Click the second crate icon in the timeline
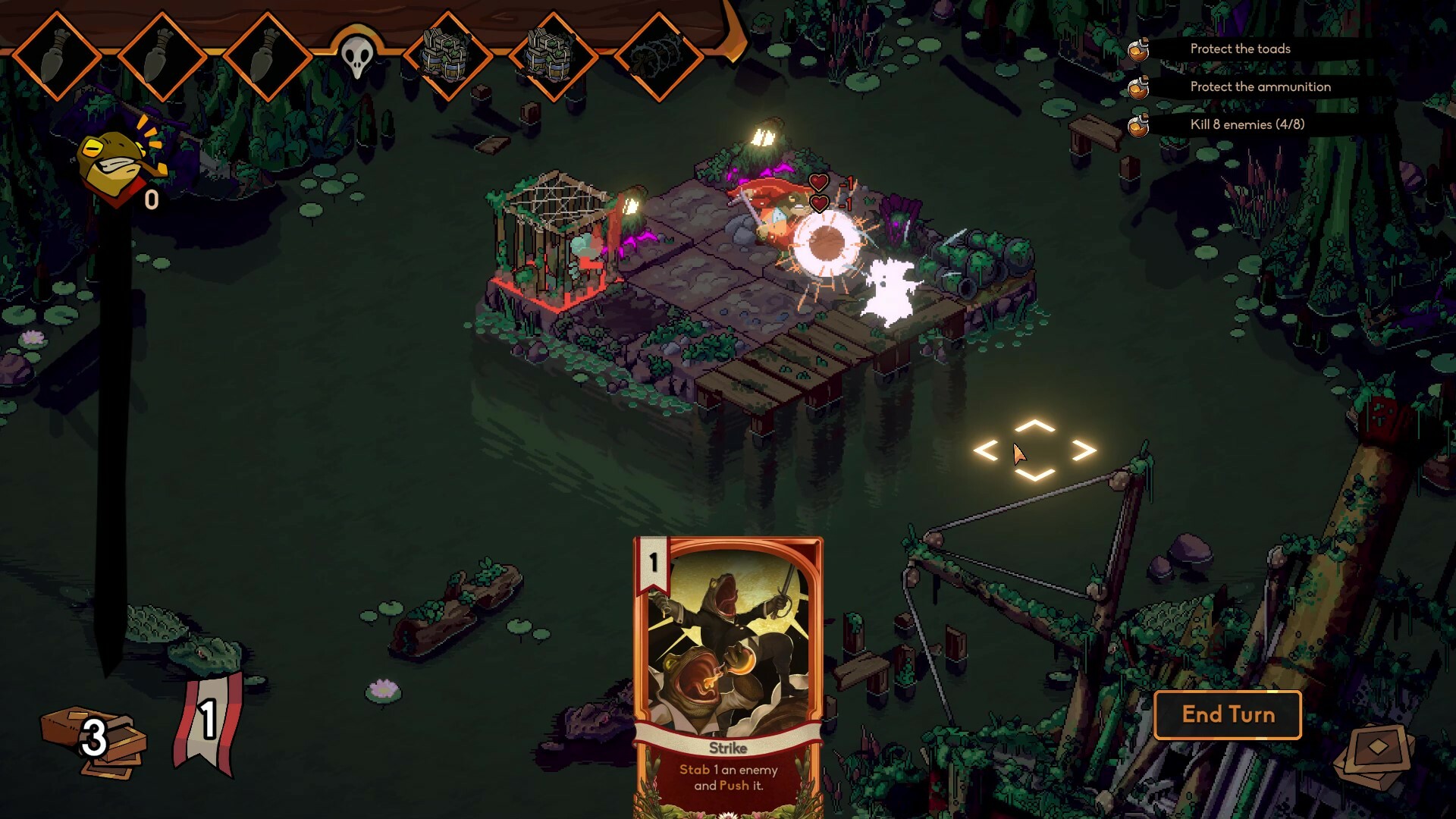Viewport: 1456px width, 819px height. click(x=554, y=55)
